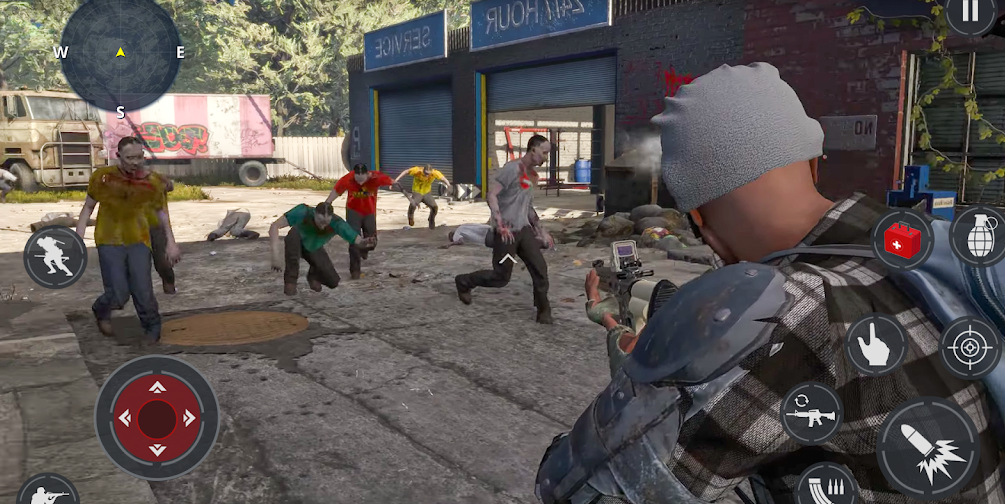
Task: Use the red medkit button
Action: [x=902, y=240]
